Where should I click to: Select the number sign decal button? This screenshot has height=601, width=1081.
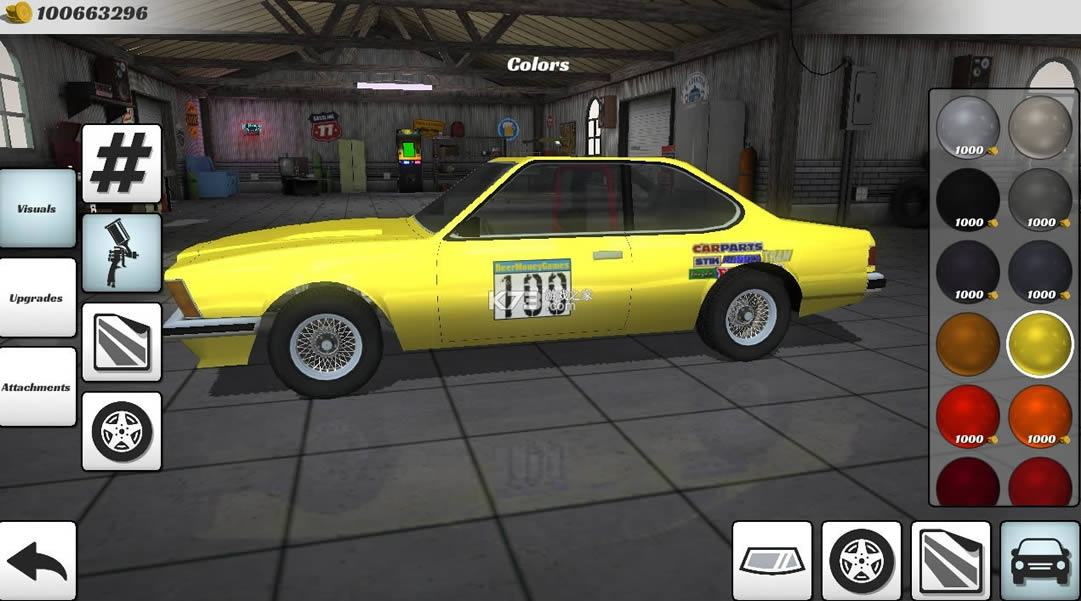click(122, 163)
